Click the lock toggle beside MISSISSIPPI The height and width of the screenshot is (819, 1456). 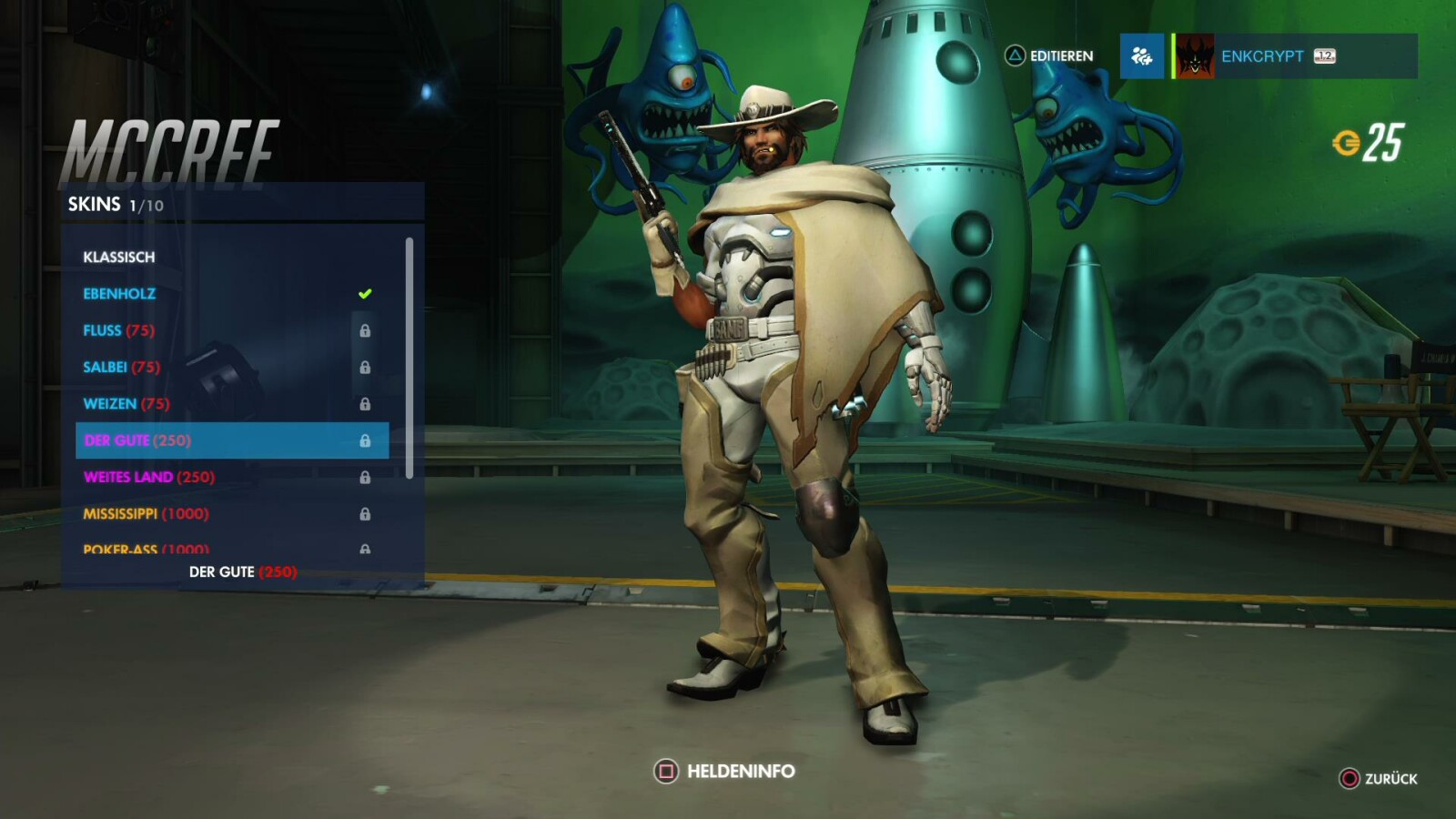tap(367, 513)
